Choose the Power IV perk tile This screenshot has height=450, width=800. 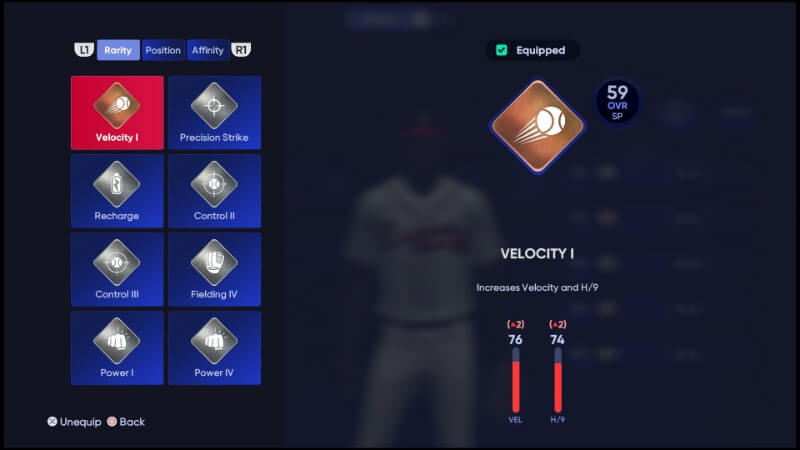(x=214, y=347)
